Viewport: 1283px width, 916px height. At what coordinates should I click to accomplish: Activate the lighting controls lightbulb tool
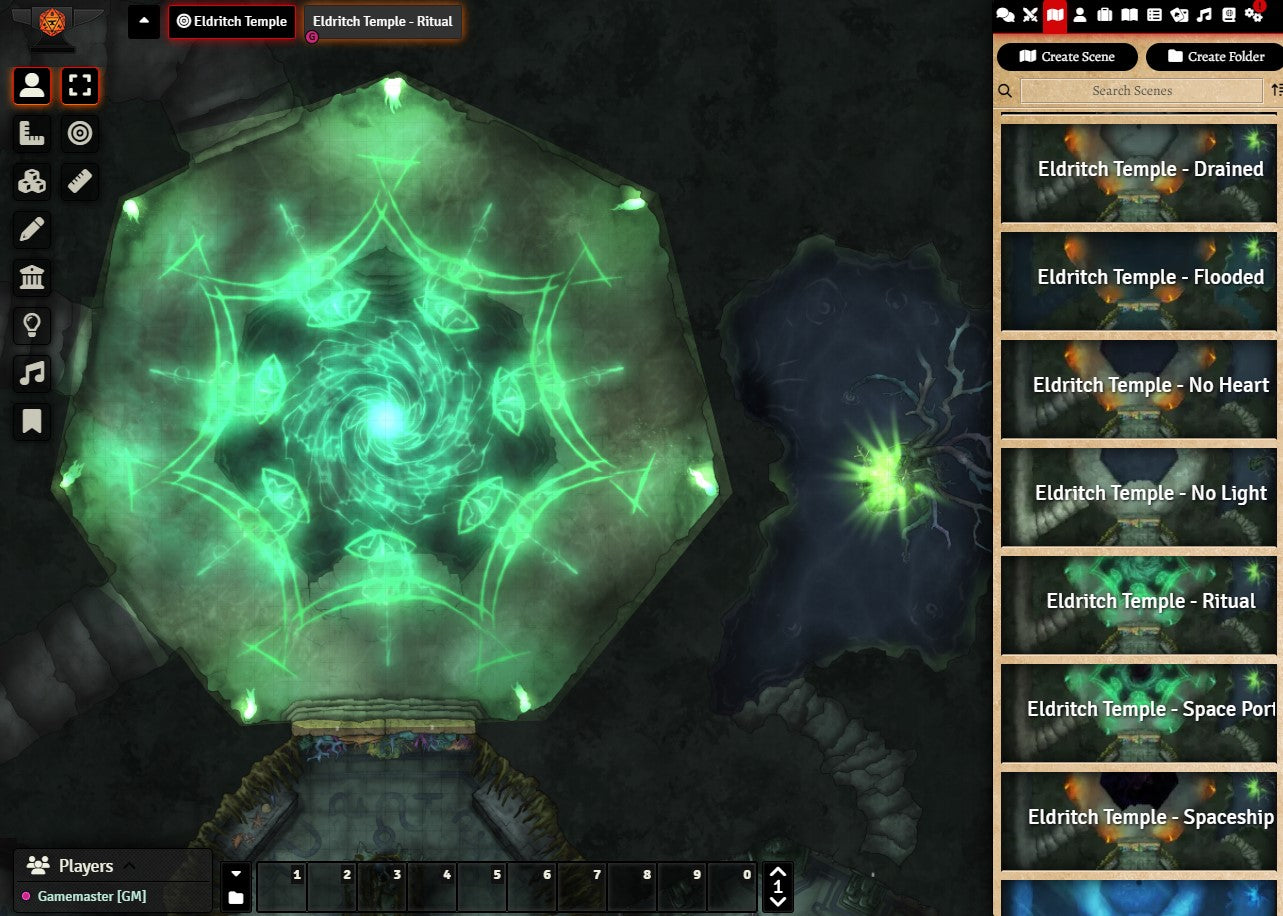pos(32,325)
